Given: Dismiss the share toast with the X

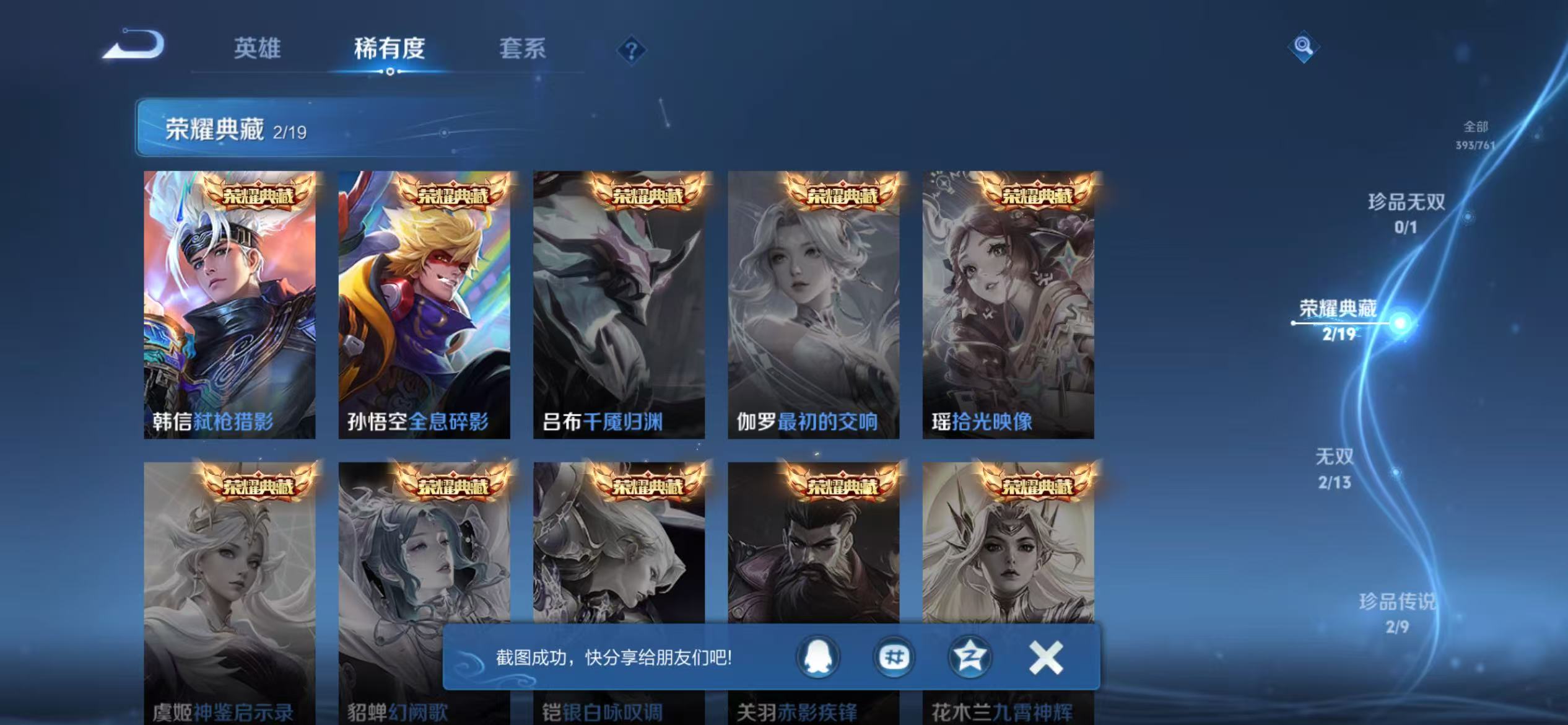Looking at the screenshot, I should point(1044,656).
